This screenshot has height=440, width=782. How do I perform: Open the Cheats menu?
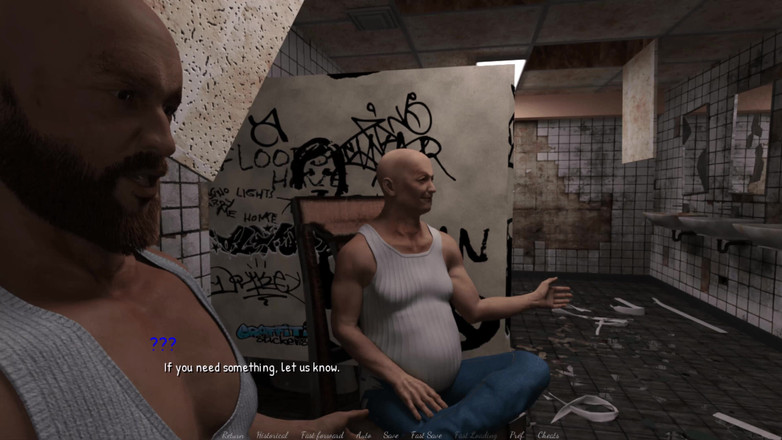pyautogui.click(x=548, y=435)
